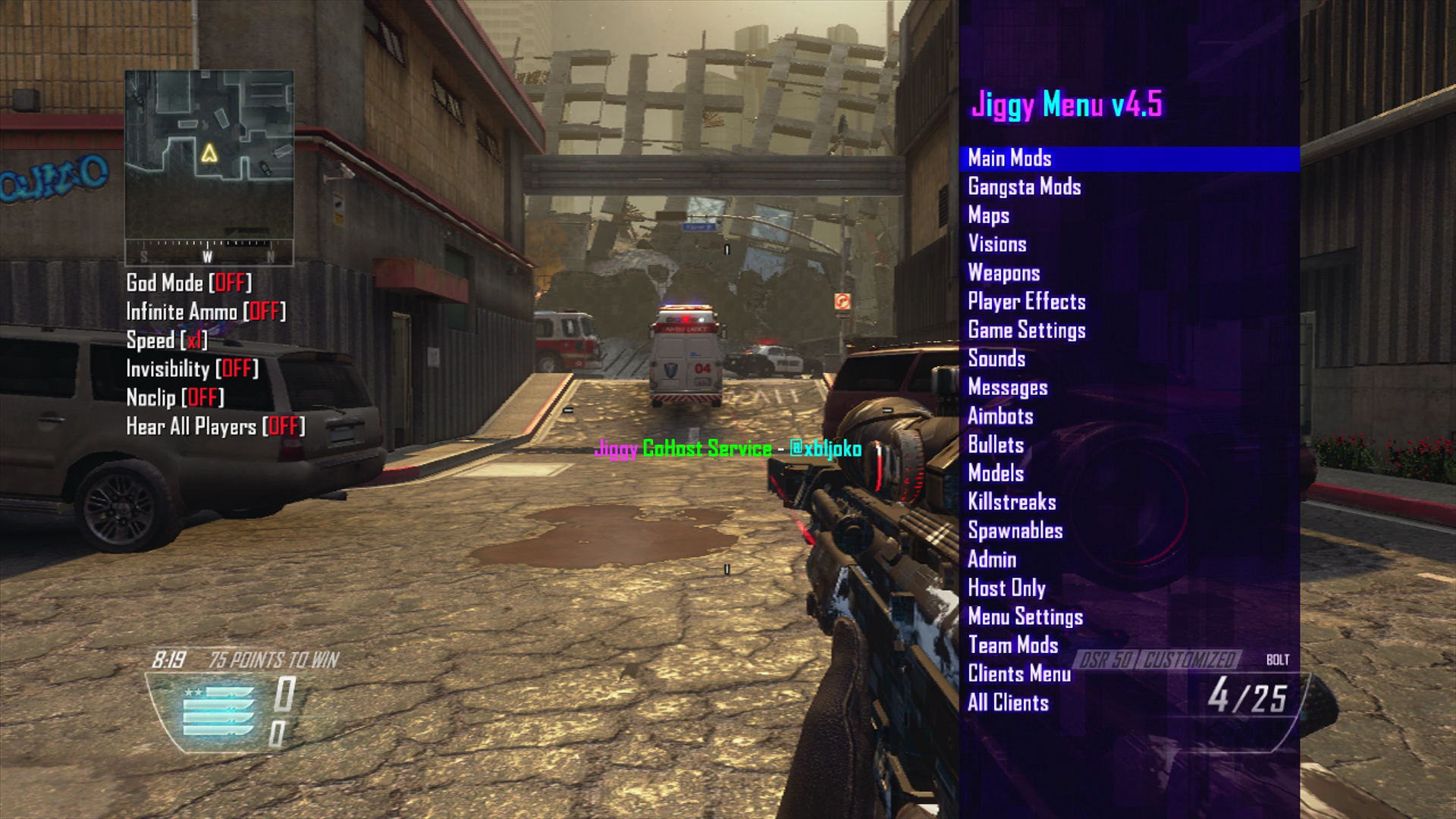Select Gangsta Mods from the menu

tap(1024, 187)
